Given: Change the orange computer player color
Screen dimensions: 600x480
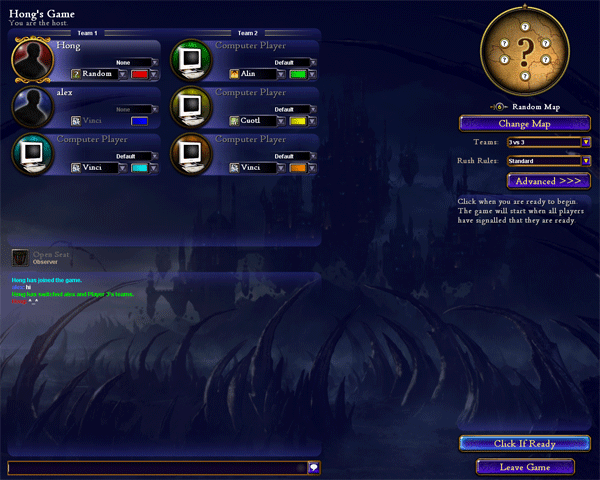Looking at the screenshot, I should [x=298, y=168].
